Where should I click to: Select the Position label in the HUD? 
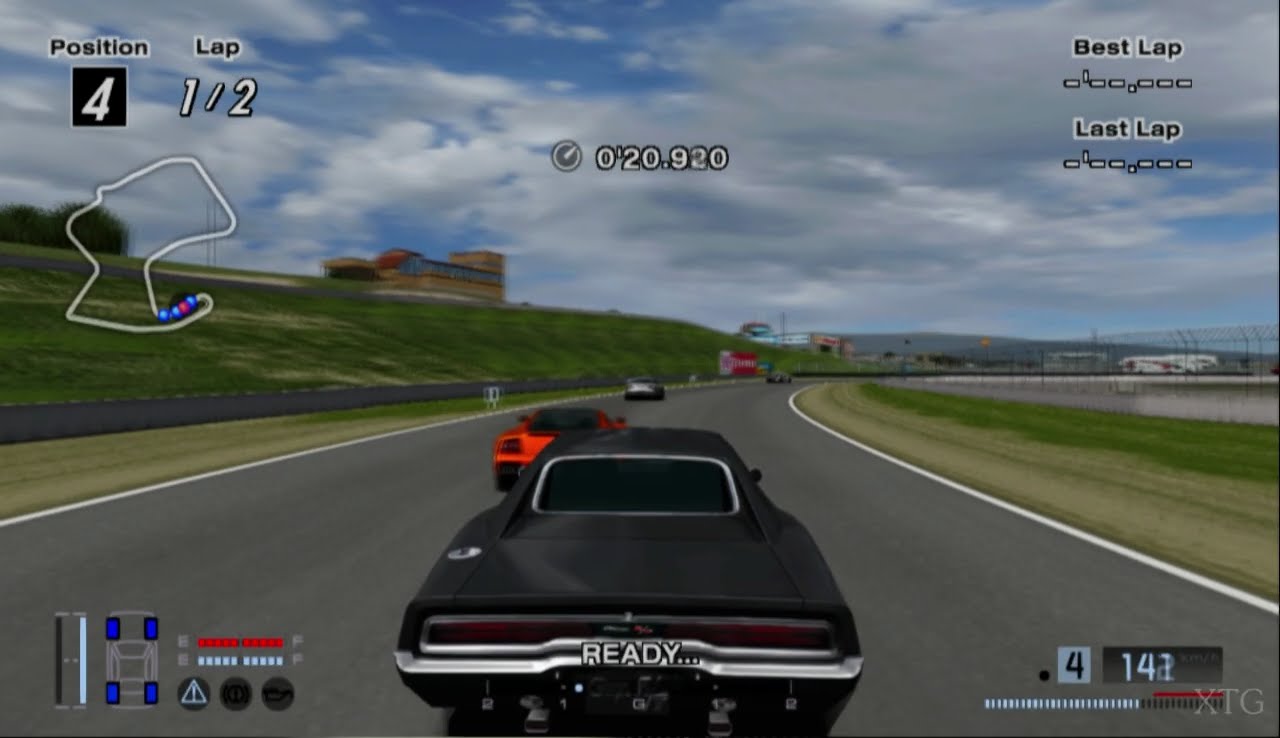point(99,46)
